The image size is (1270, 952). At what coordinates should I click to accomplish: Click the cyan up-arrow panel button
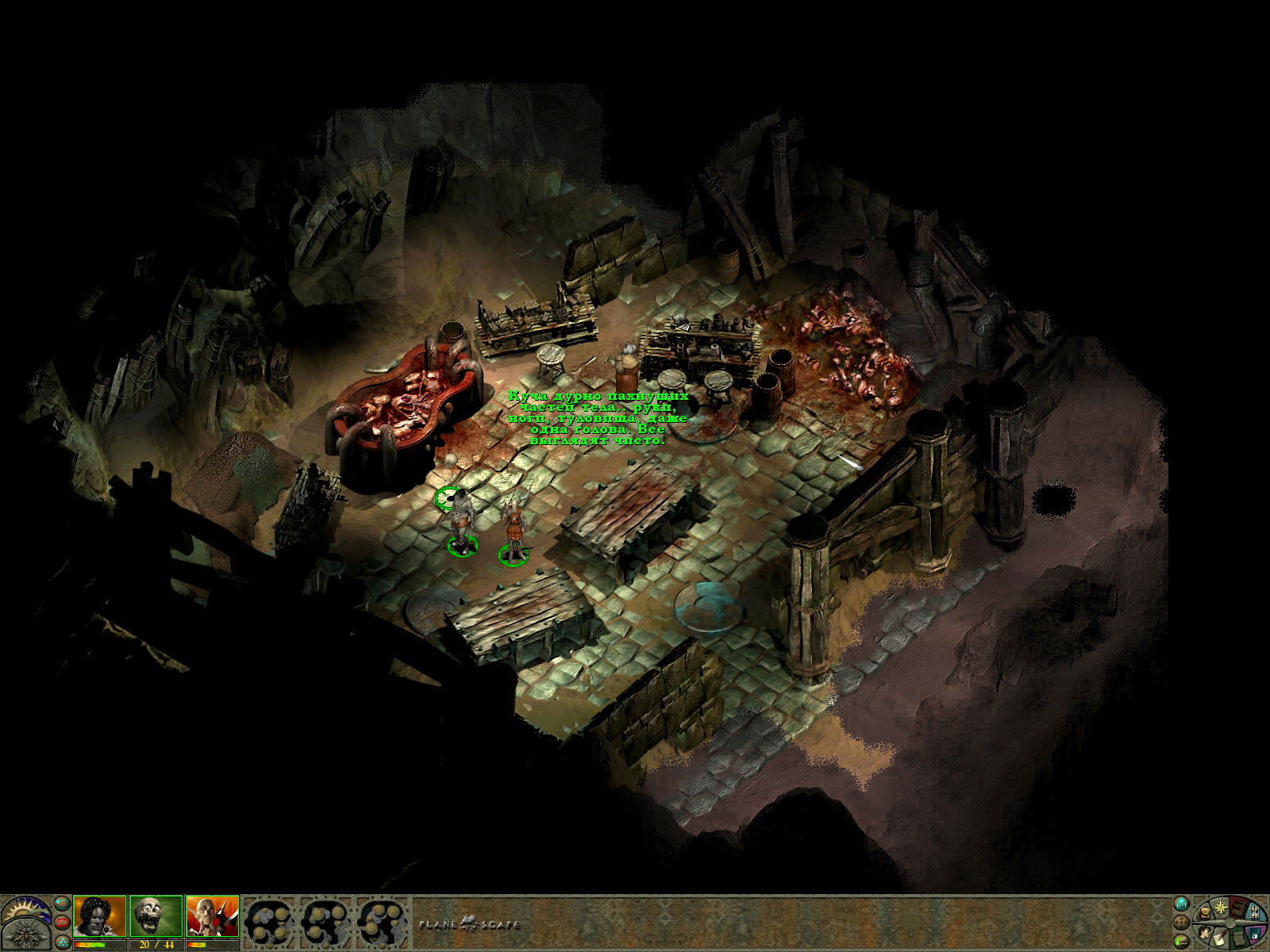pyautogui.click(x=1182, y=904)
